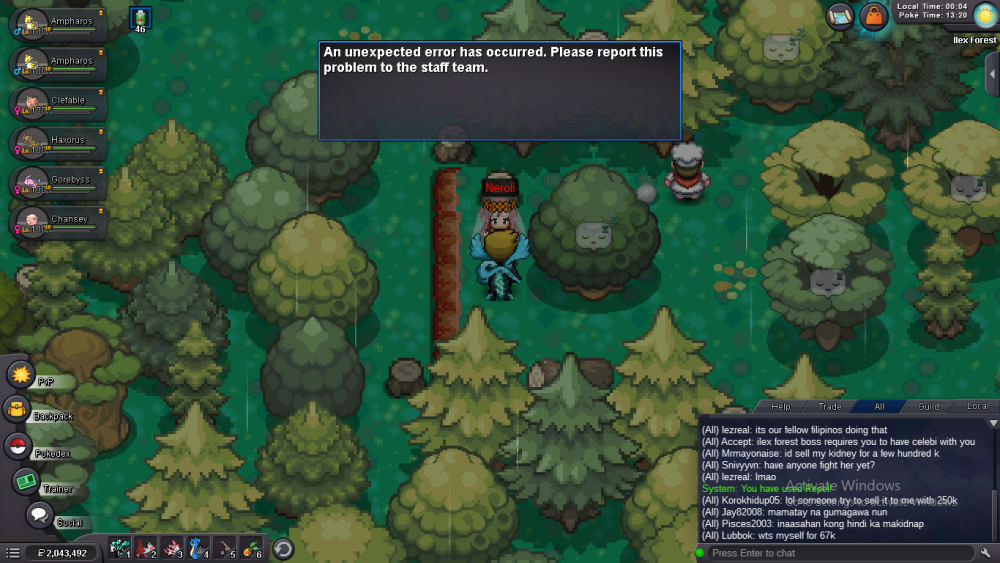Select Chansey in the party list
Viewport: 1000px width, 563px height.
pos(60,220)
